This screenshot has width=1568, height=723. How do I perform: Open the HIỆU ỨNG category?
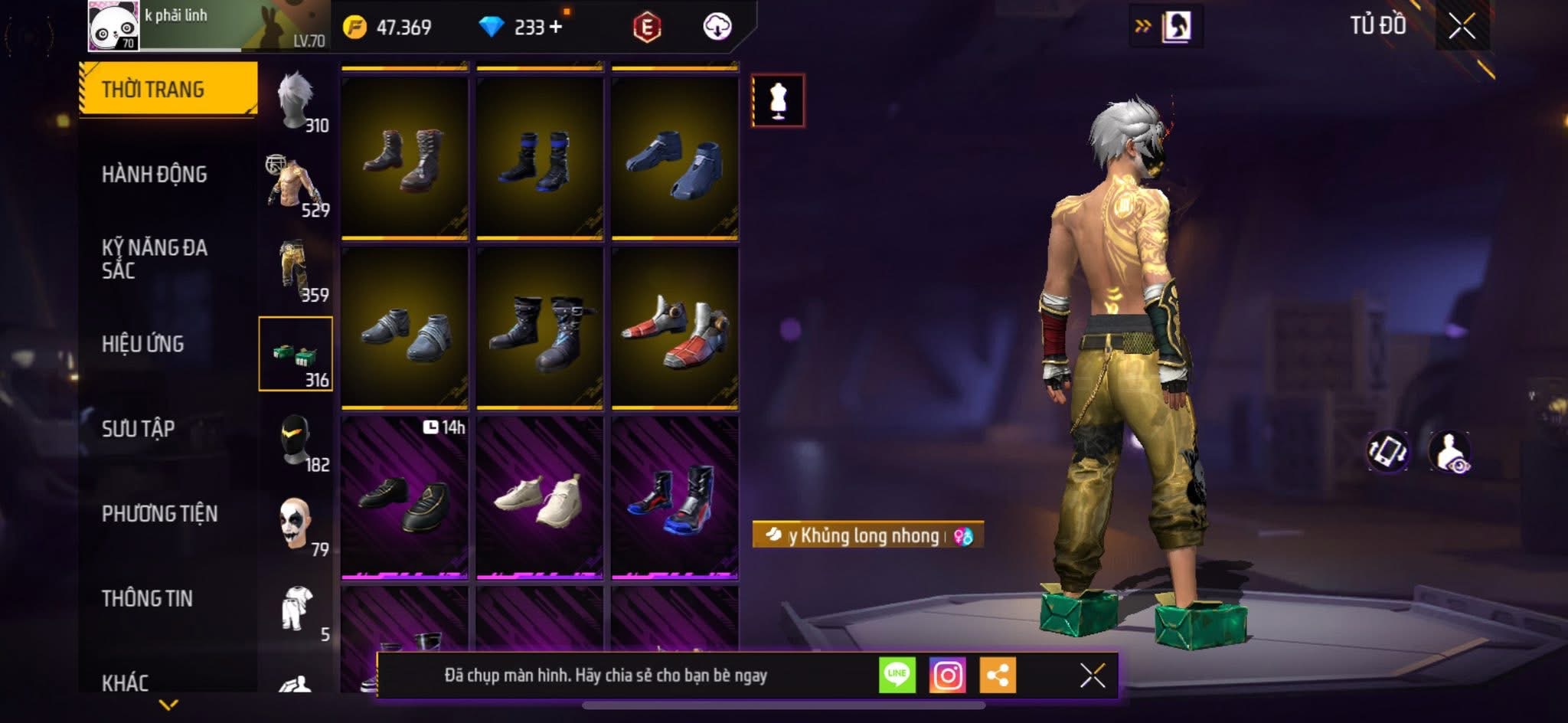point(142,344)
